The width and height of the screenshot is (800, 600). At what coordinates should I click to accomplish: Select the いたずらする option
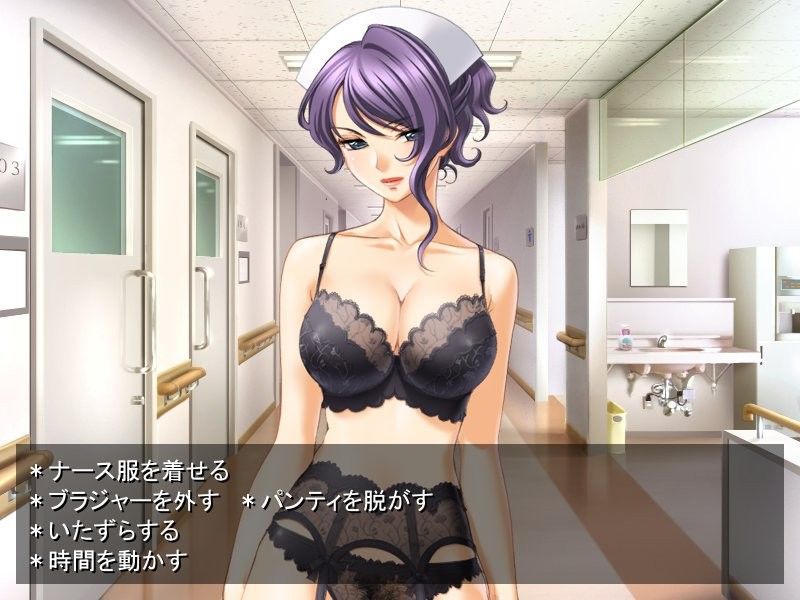(113, 530)
